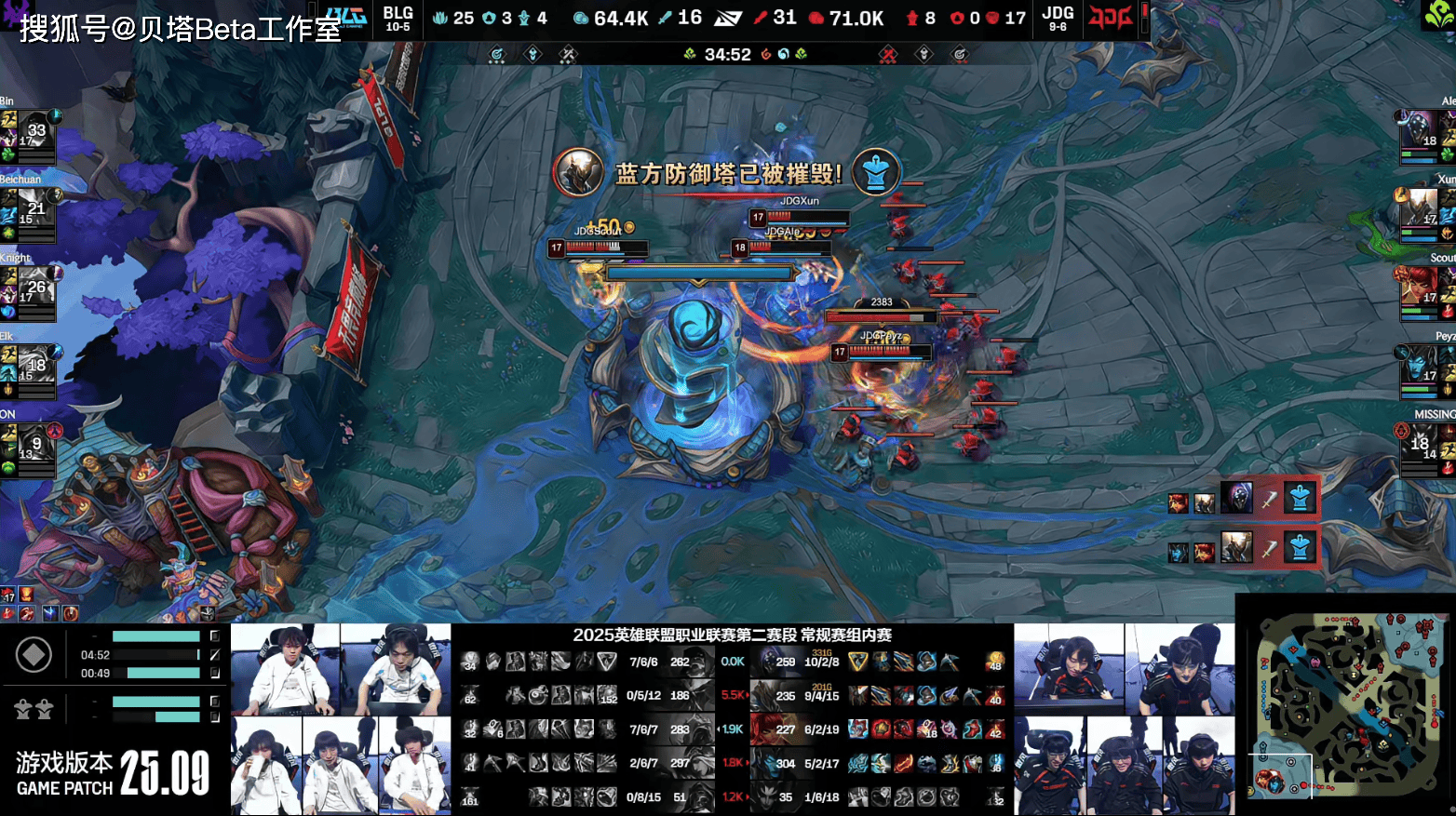The image size is (1456, 816).
Task: Choose Xun's champion portrait
Action: tap(1421, 214)
